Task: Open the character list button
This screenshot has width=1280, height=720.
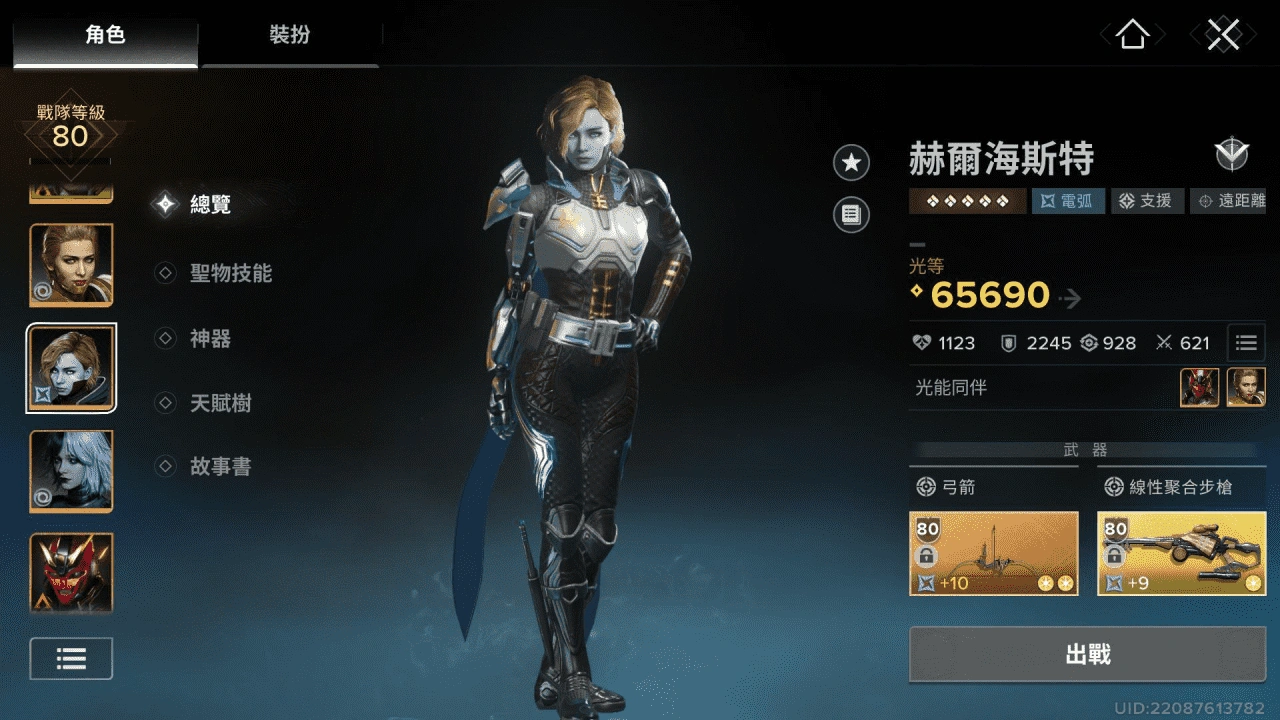Action: point(71,658)
